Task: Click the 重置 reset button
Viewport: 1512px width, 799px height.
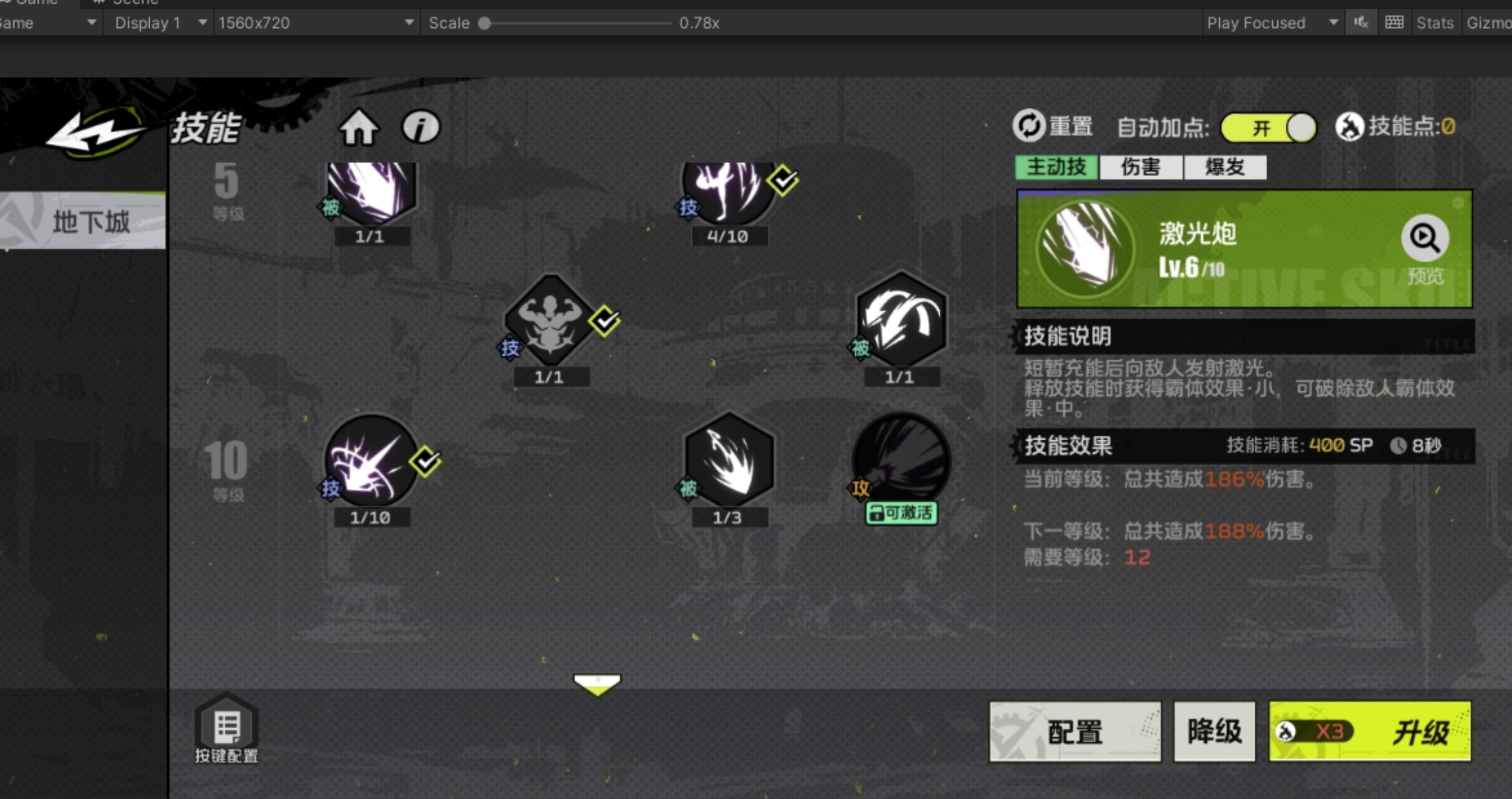Action: point(1052,125)
